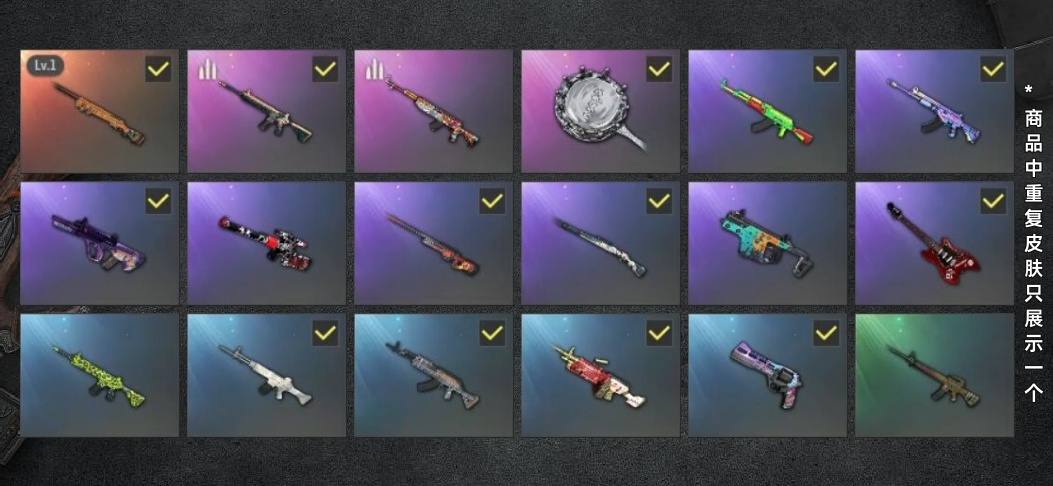
Task: Select the red and white scoped sniper skin
Action: tap(266, 243)
